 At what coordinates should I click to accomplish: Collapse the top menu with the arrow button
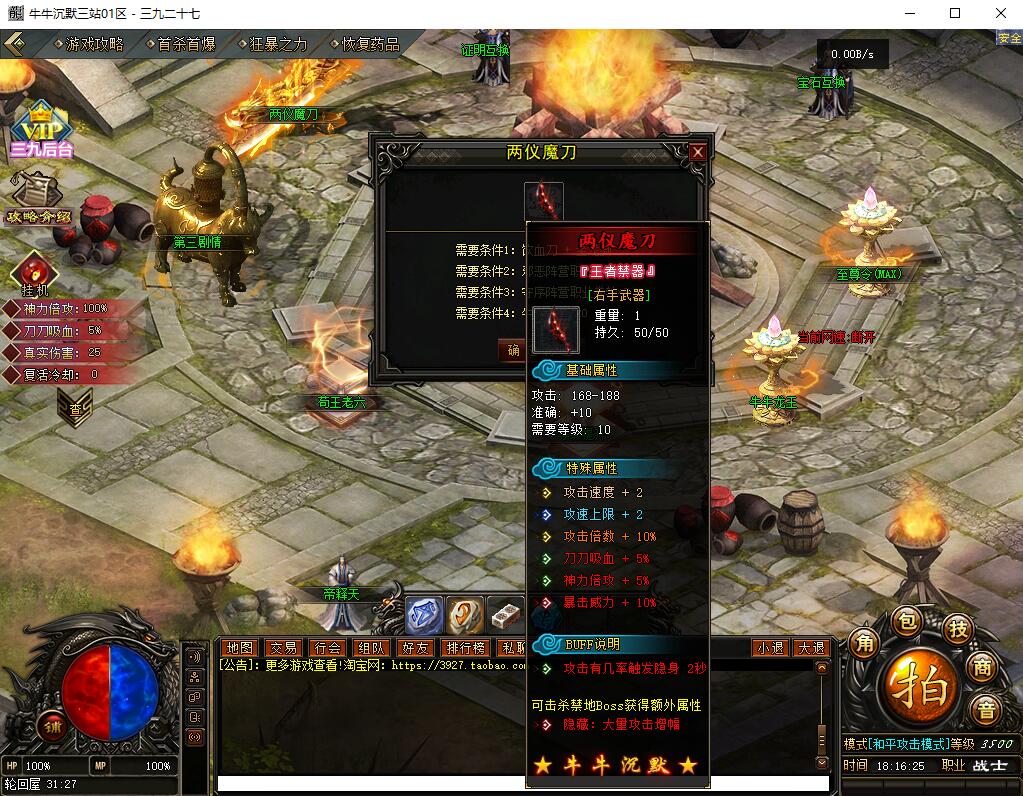pos(16,44)
